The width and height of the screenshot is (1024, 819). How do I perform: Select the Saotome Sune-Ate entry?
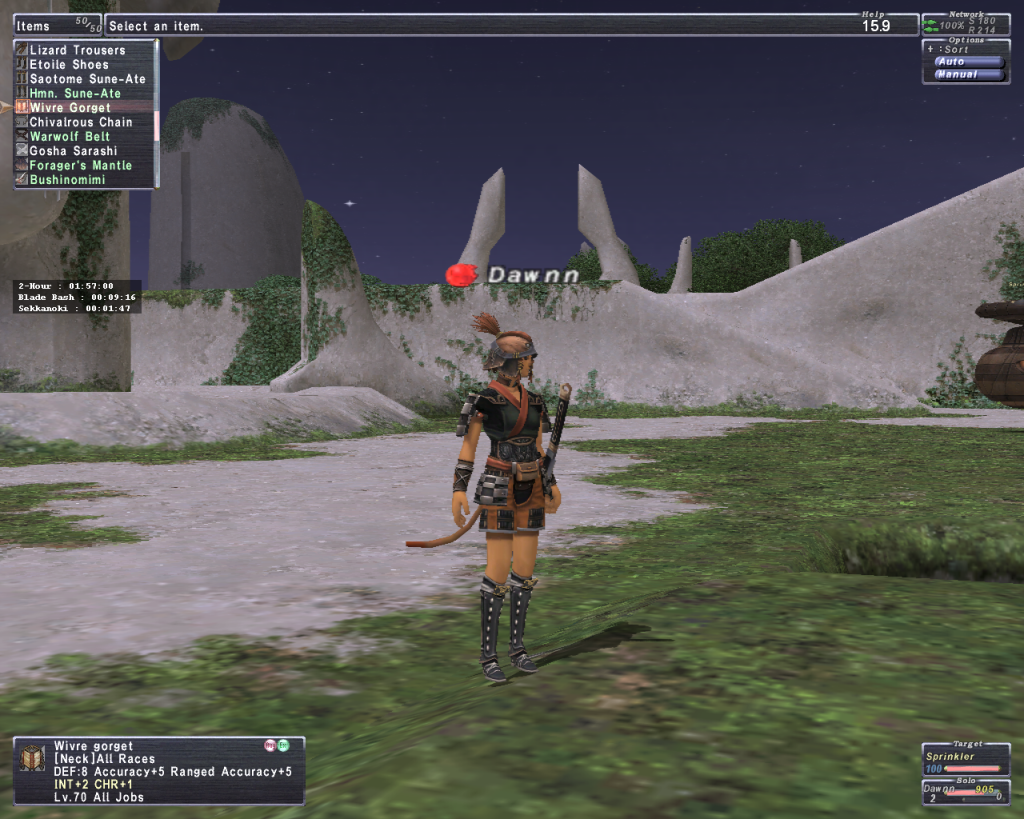pos(87,79)
